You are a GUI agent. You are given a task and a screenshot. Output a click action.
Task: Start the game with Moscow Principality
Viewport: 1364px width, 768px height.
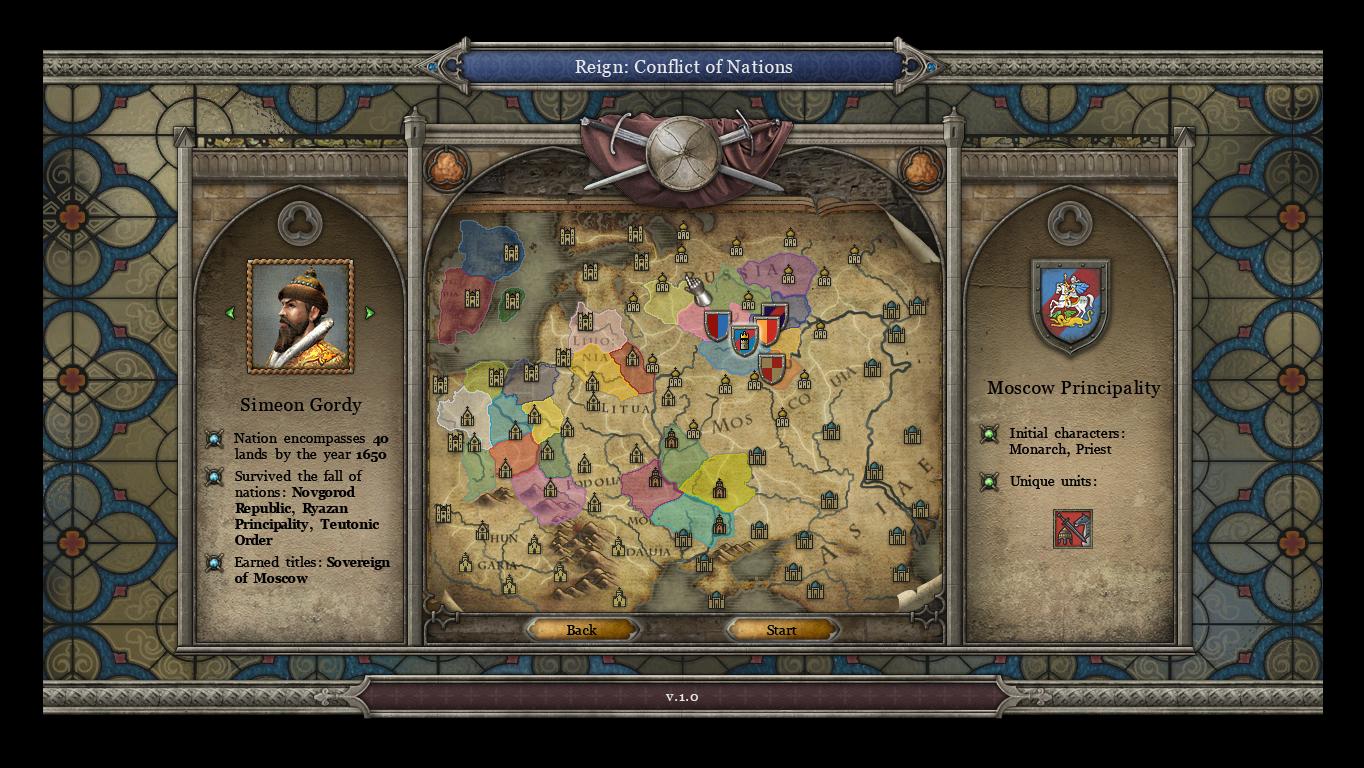[781, 630]
